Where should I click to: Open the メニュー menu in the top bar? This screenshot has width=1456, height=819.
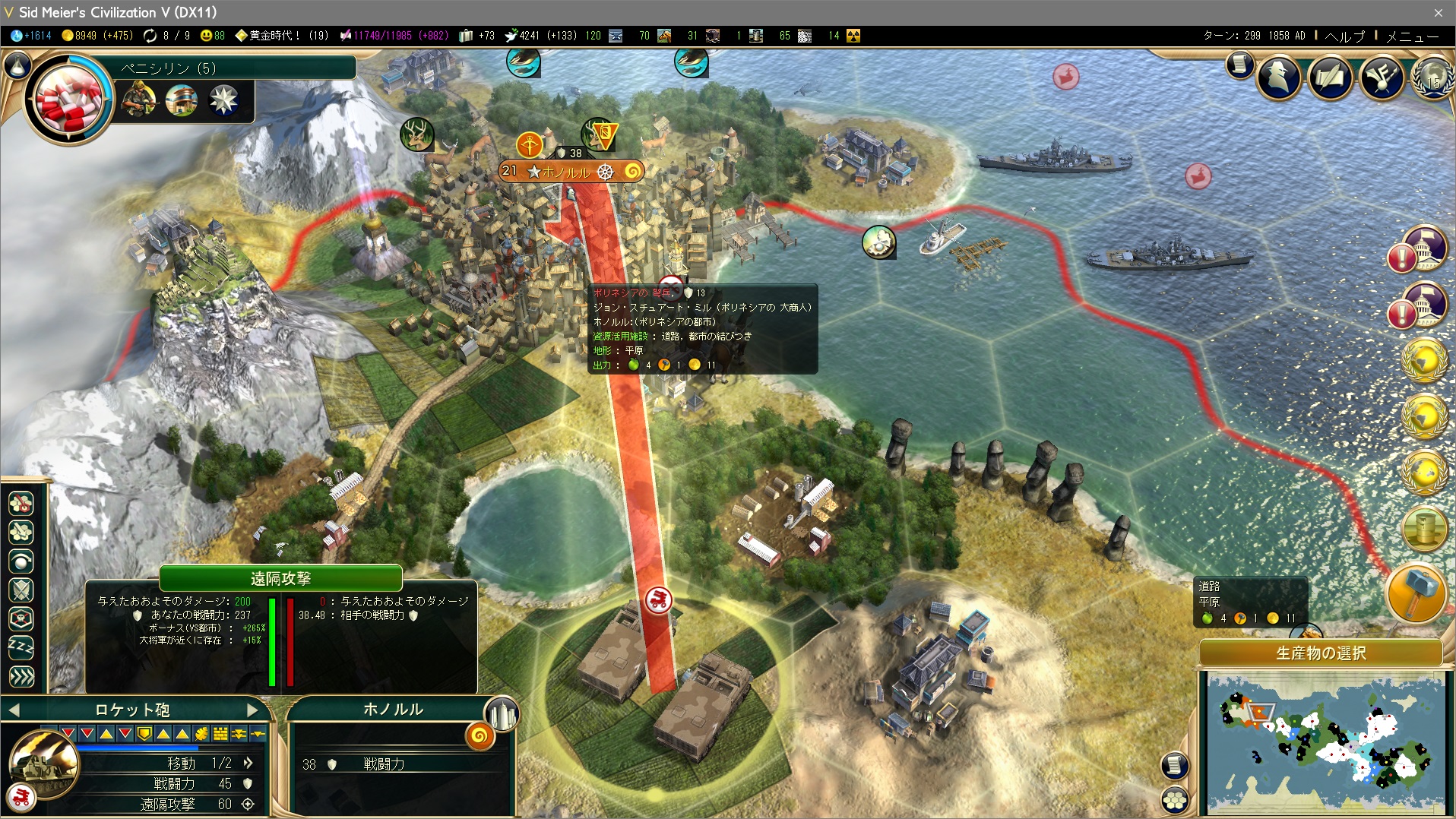pos(1412,36)
